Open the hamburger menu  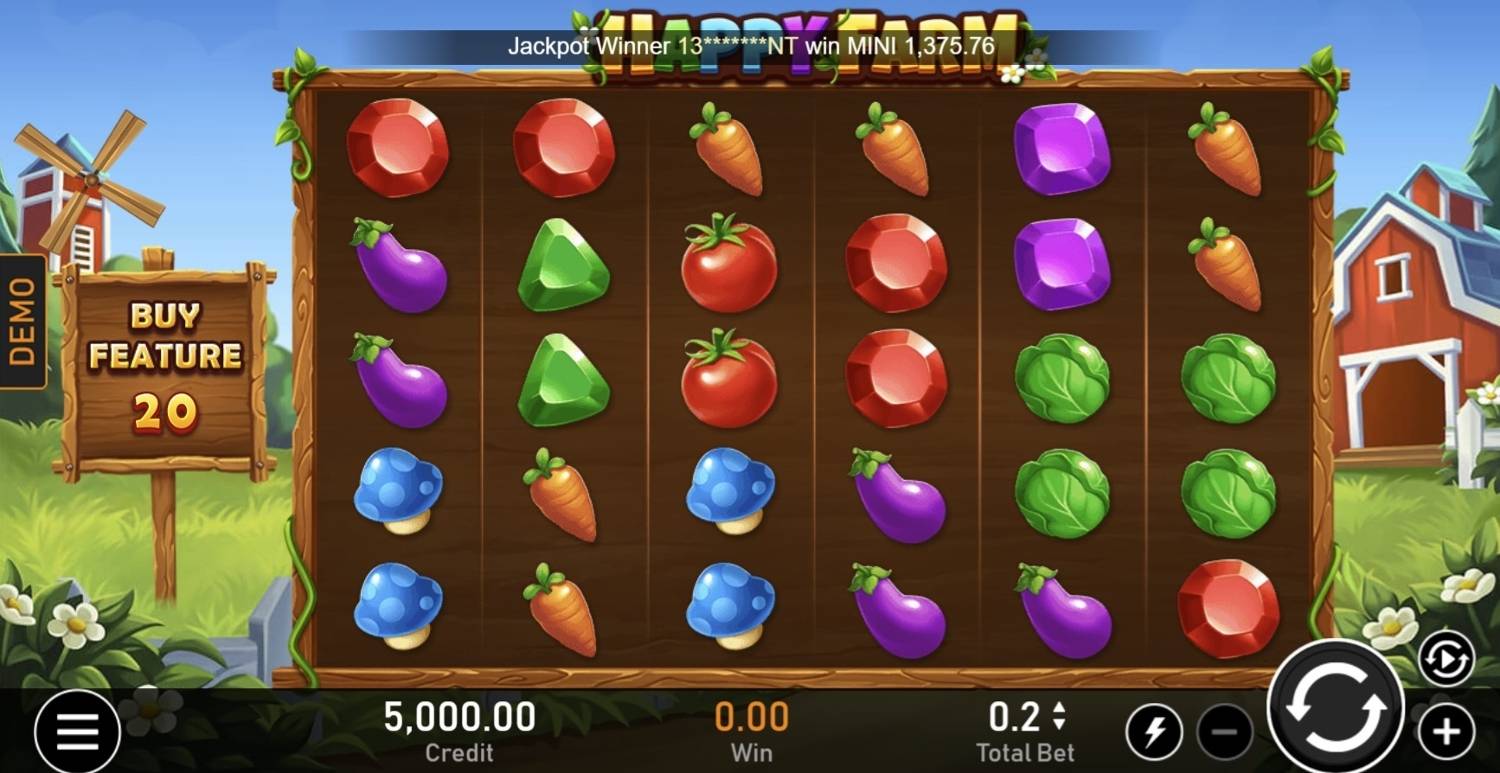pyautogui.click(x=77, y=733)
